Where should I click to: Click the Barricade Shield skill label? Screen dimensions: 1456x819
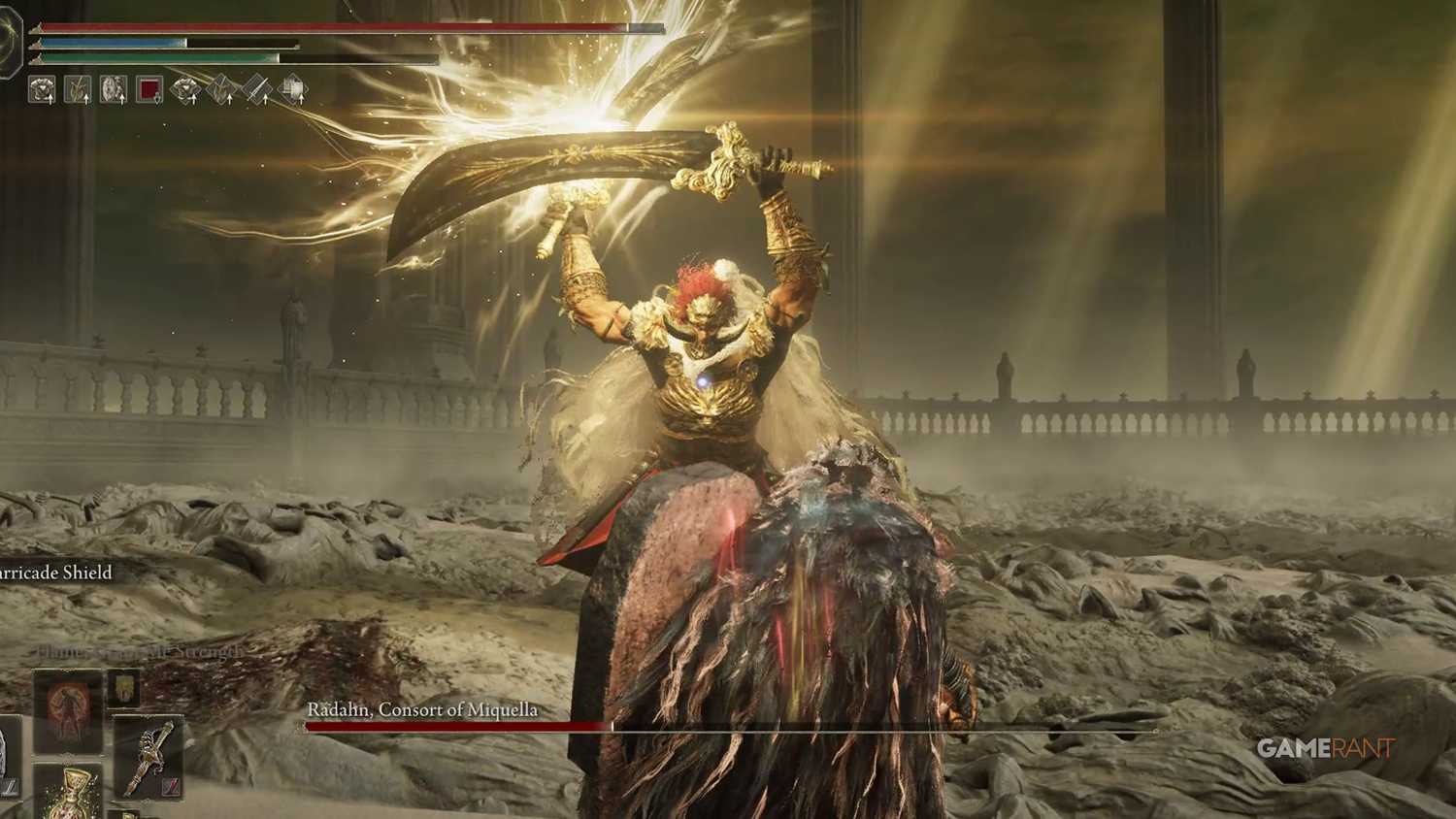[x=53, y=573]
